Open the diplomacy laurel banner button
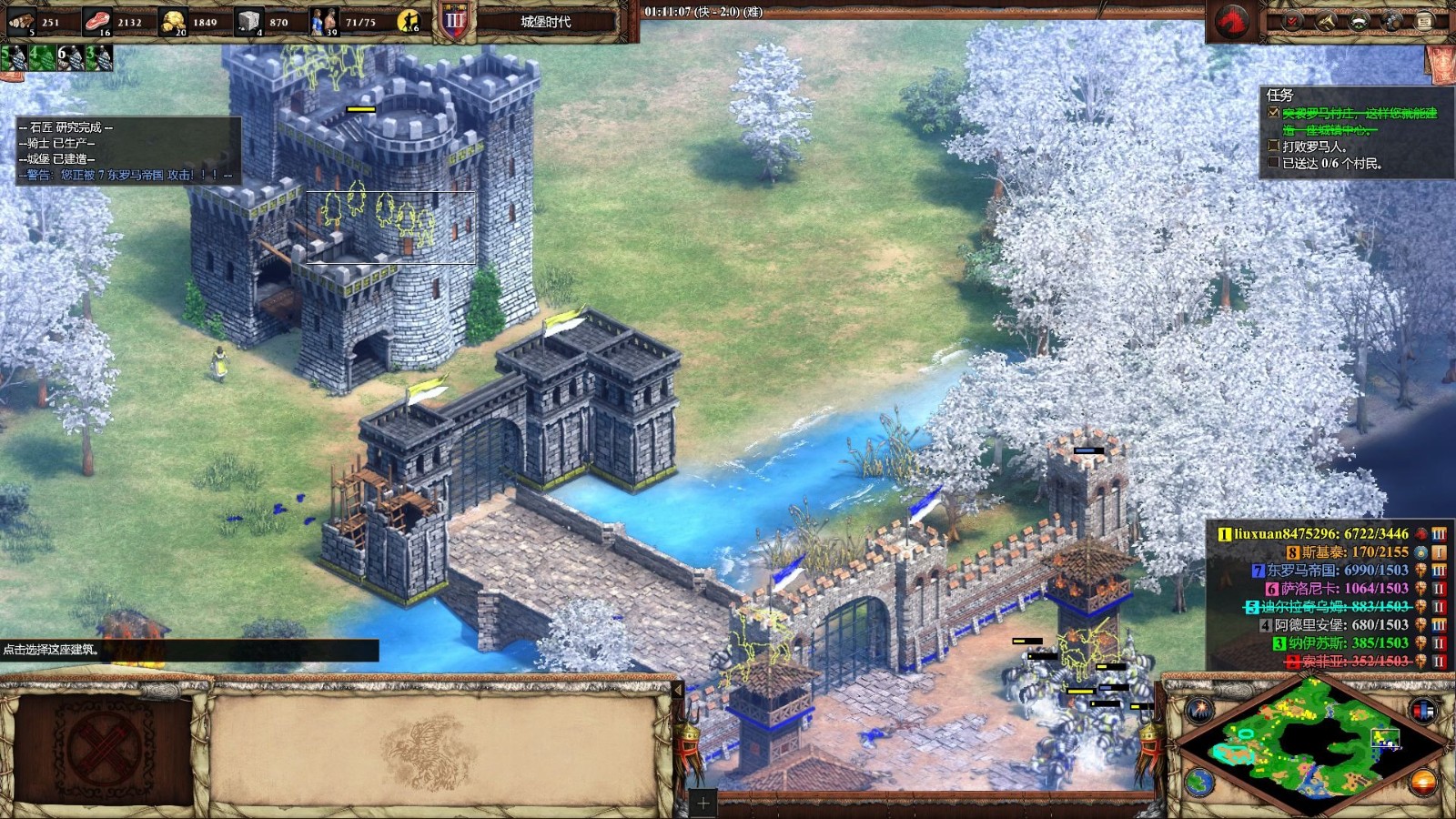 [x=1359, y=21]
